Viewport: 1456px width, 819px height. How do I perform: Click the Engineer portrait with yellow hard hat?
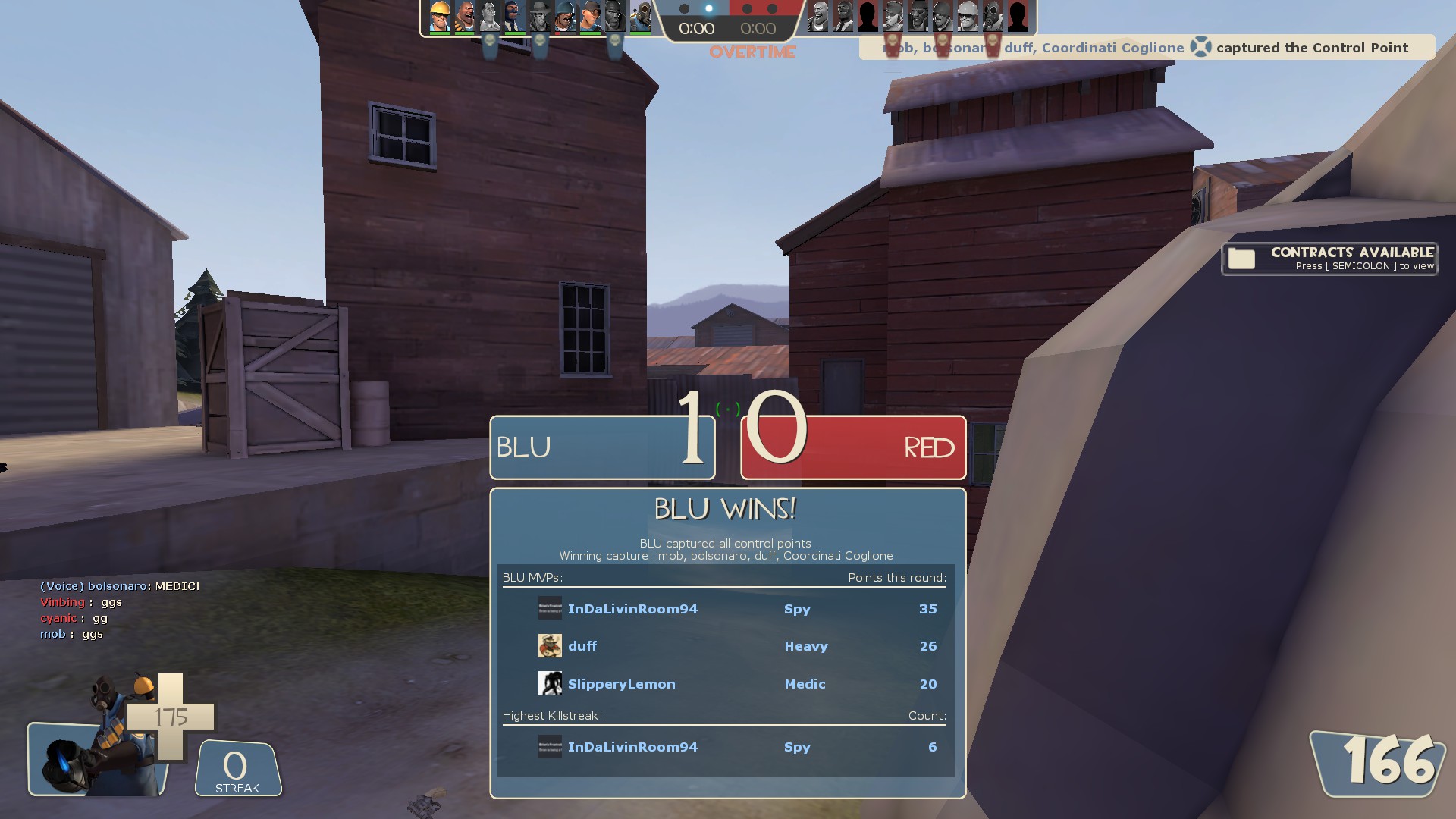440,17
